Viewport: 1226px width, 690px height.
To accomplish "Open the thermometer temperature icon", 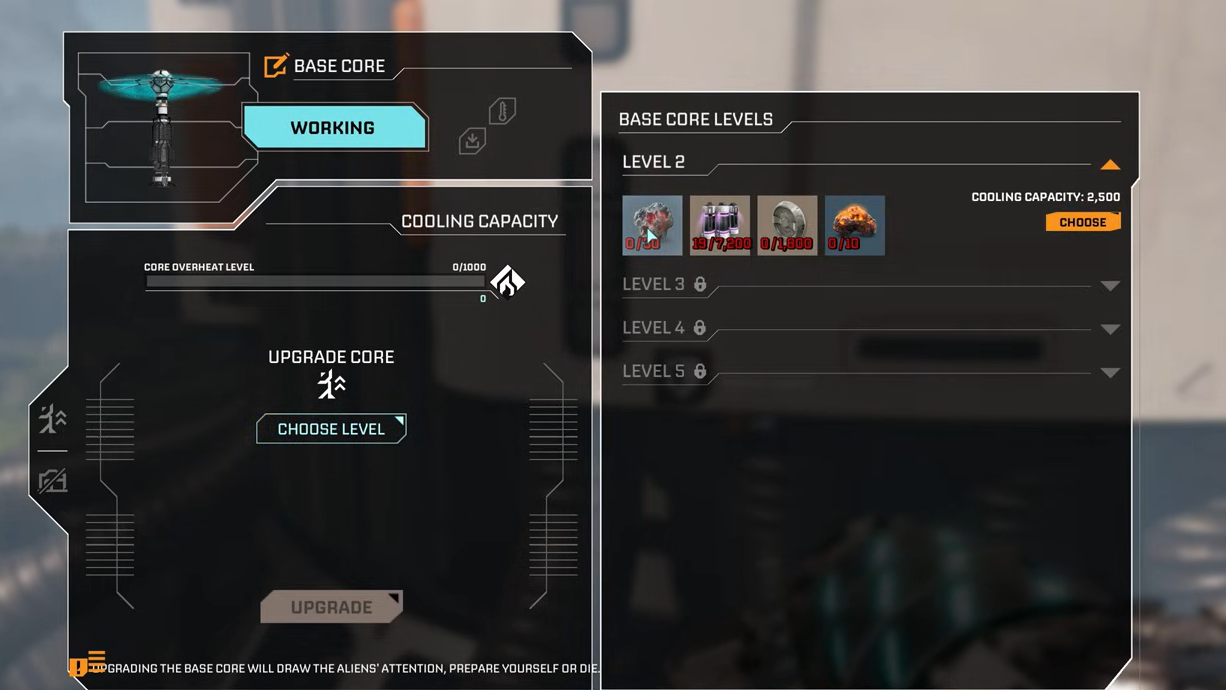I will tap(502, 111).
